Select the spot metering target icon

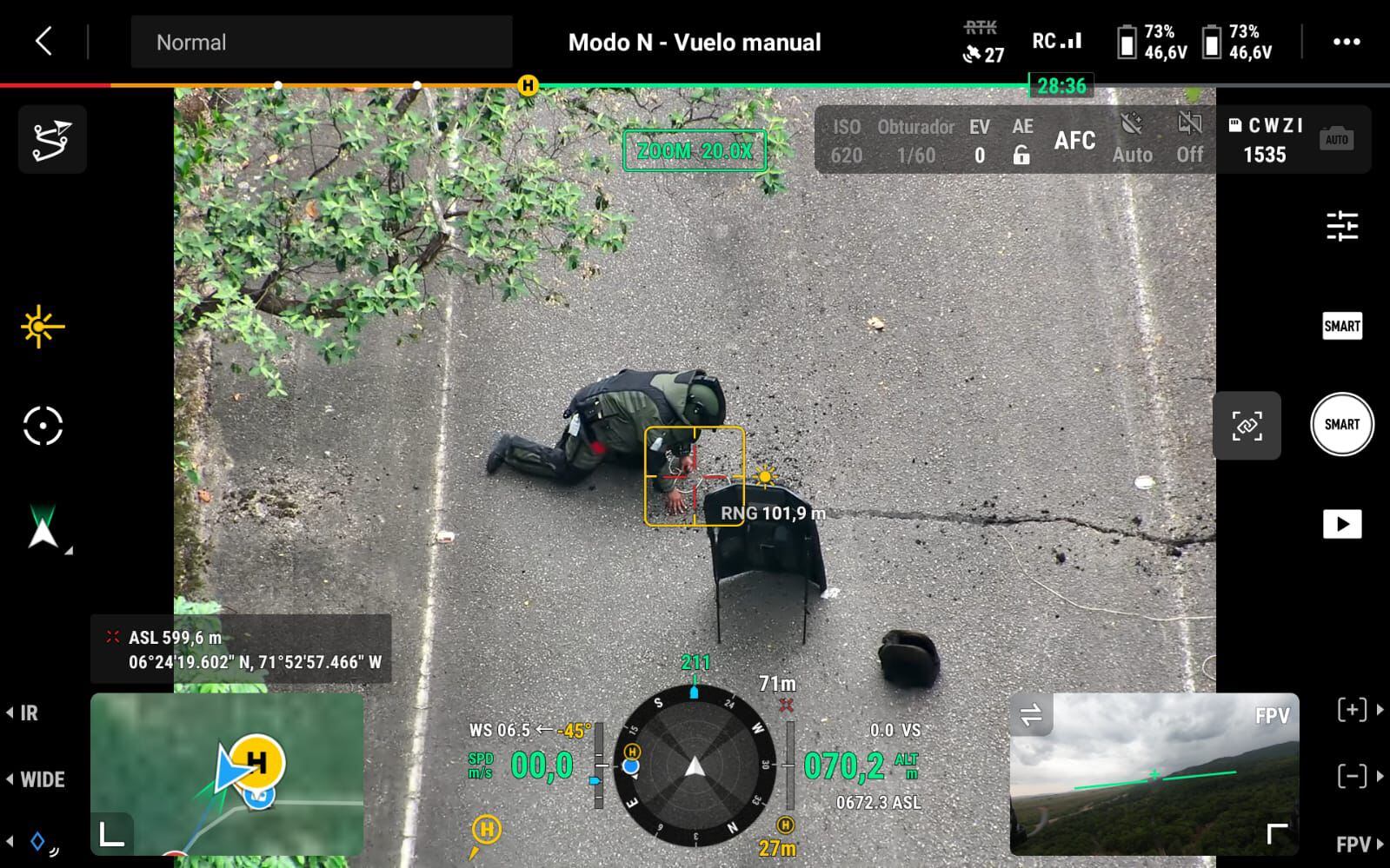point(42,425)
